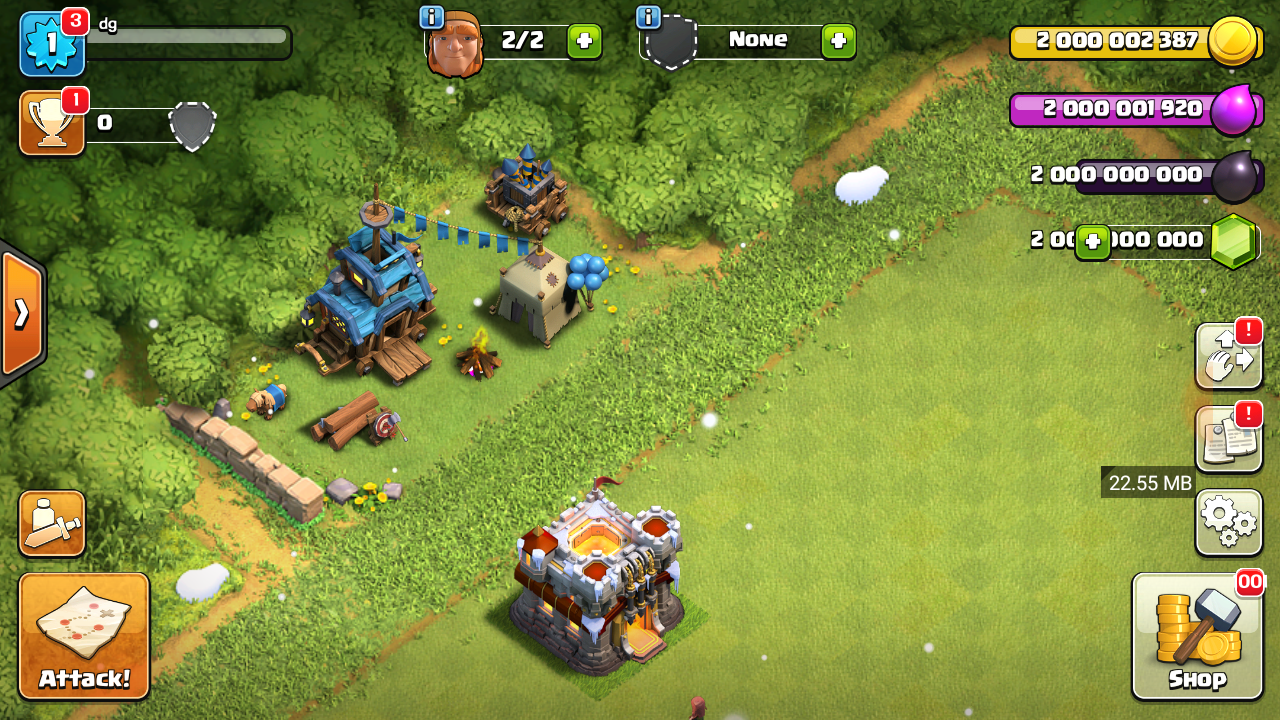Image resolution: width=1280 pixels, height=720 pixels.
Task: Add a shield with the green plus
Action: click(838, 41)
